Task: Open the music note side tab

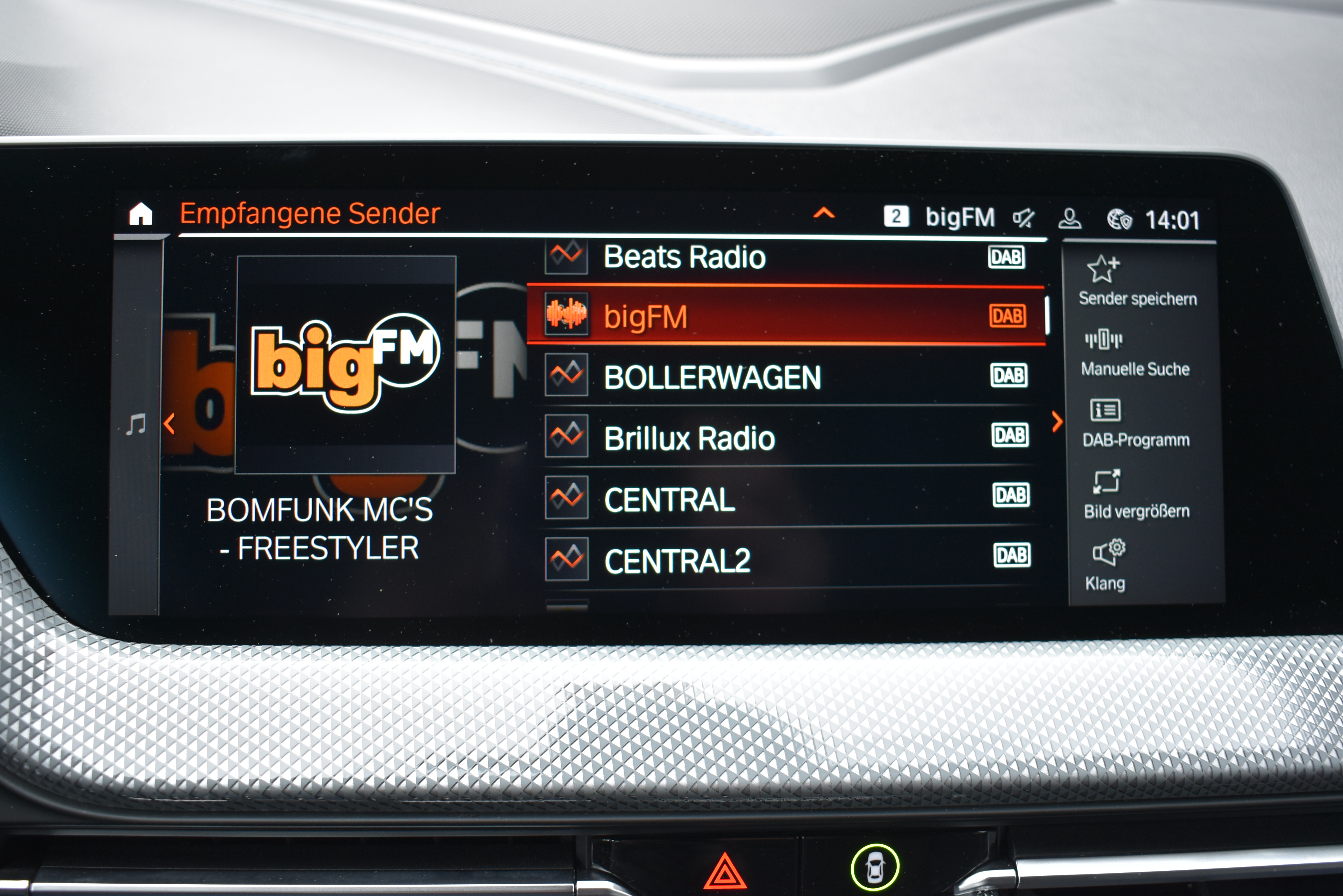Action: 136,425
